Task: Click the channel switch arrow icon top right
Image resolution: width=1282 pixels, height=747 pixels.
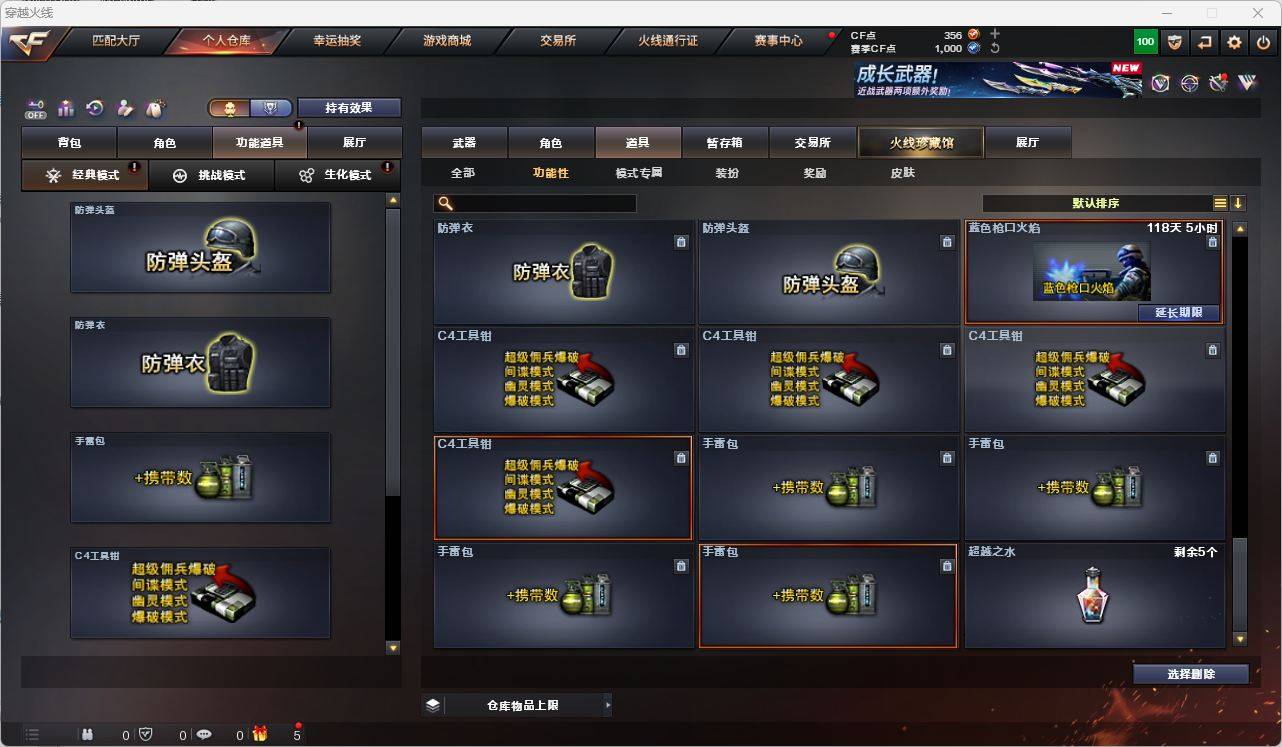Action: pos(1203,42)
